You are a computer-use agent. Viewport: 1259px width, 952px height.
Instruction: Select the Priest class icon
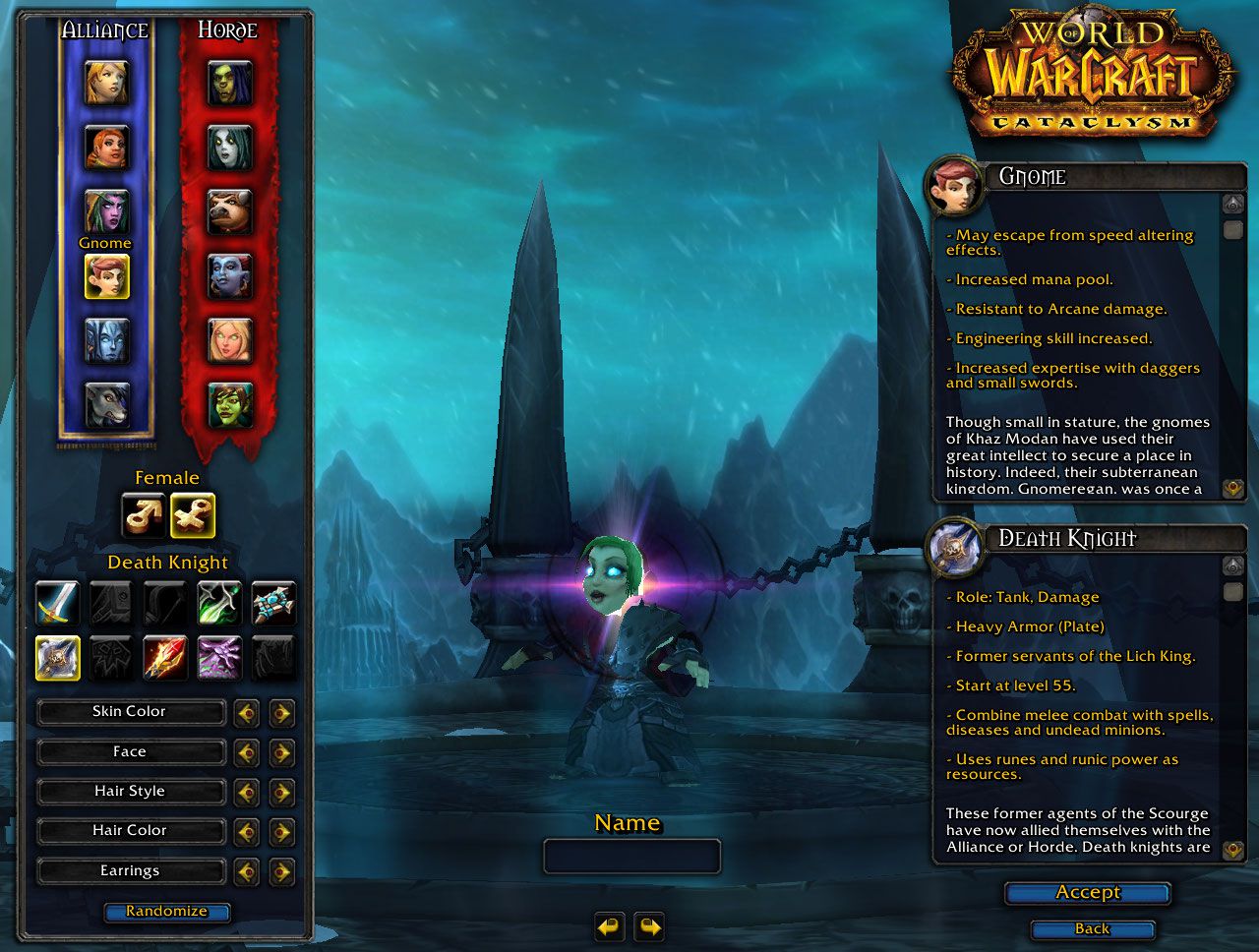pyautogui.click(x=273, y=603)
